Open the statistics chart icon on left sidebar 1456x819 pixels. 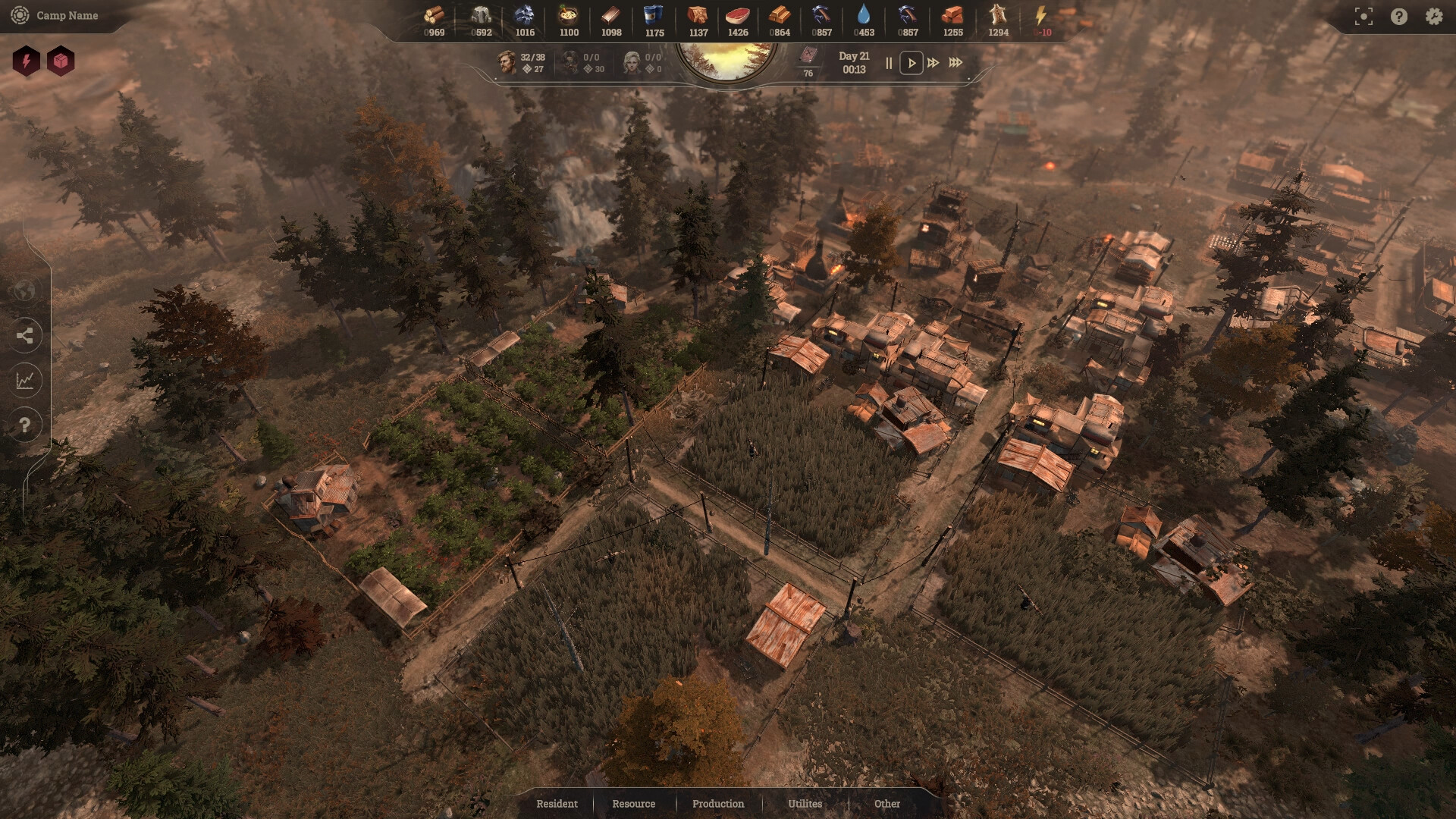[26, 381]
